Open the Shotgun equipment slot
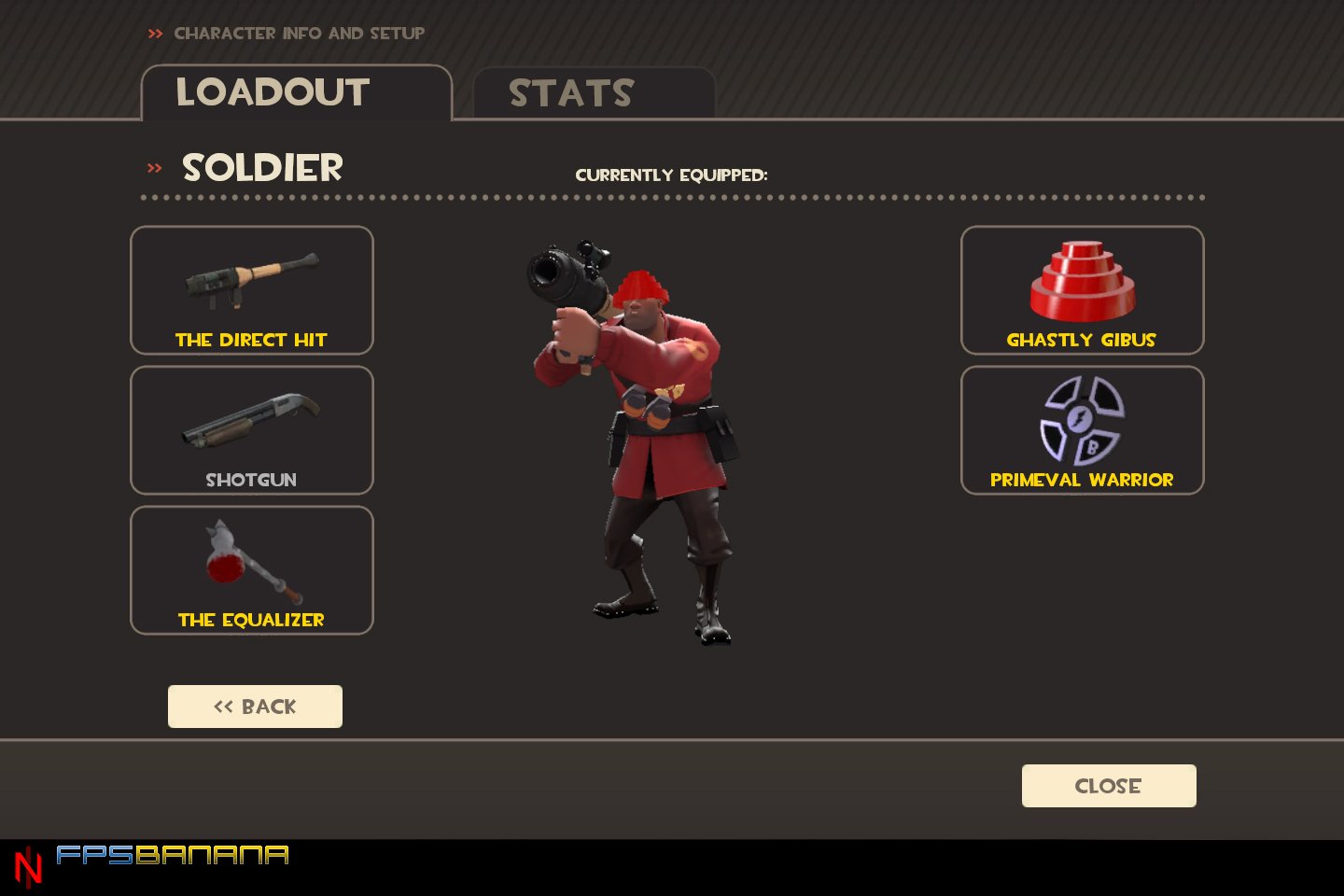This screenshot has width=1344, height=896. tap(250, 430)
